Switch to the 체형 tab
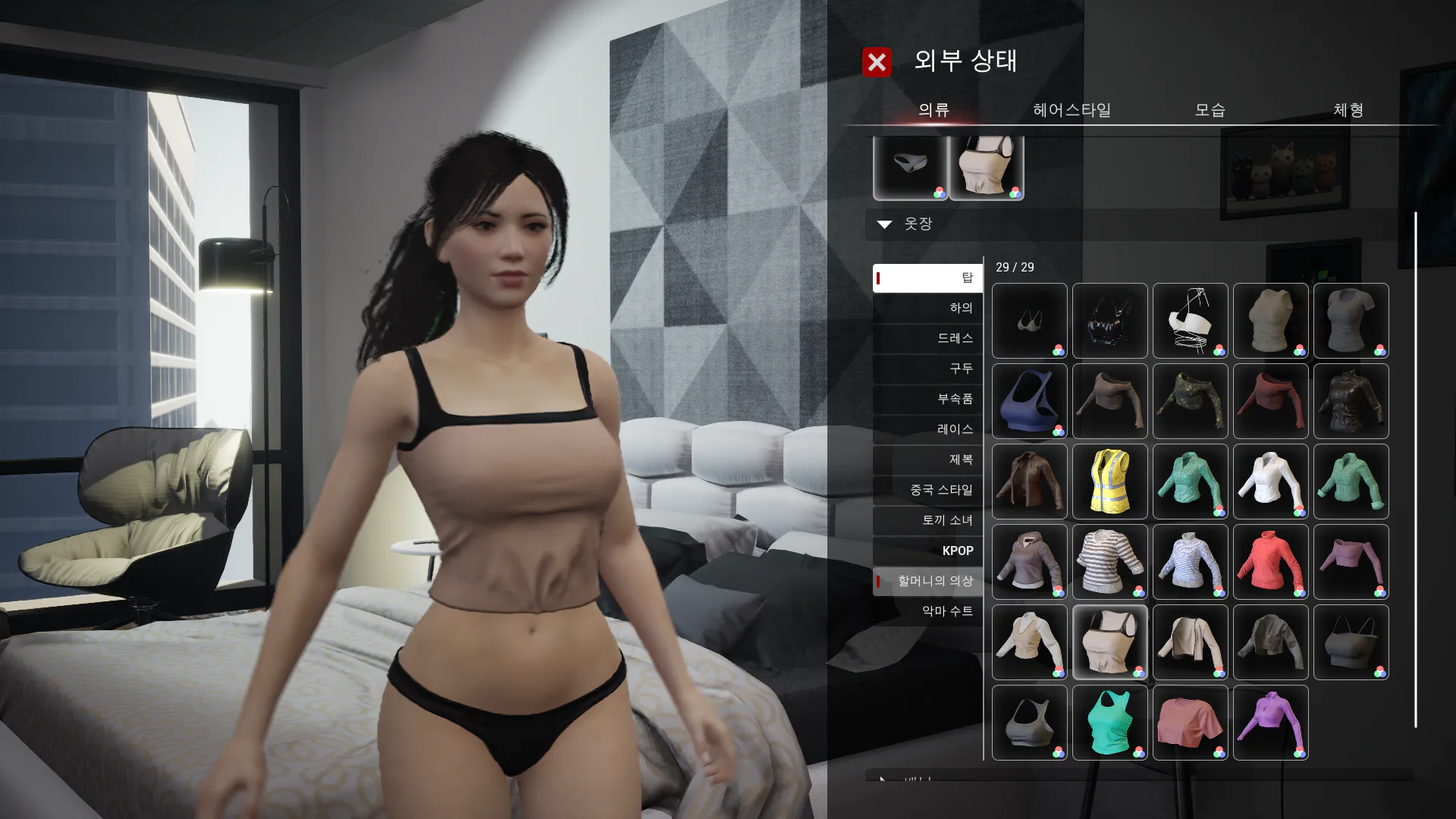 (x=1348, y=110)
